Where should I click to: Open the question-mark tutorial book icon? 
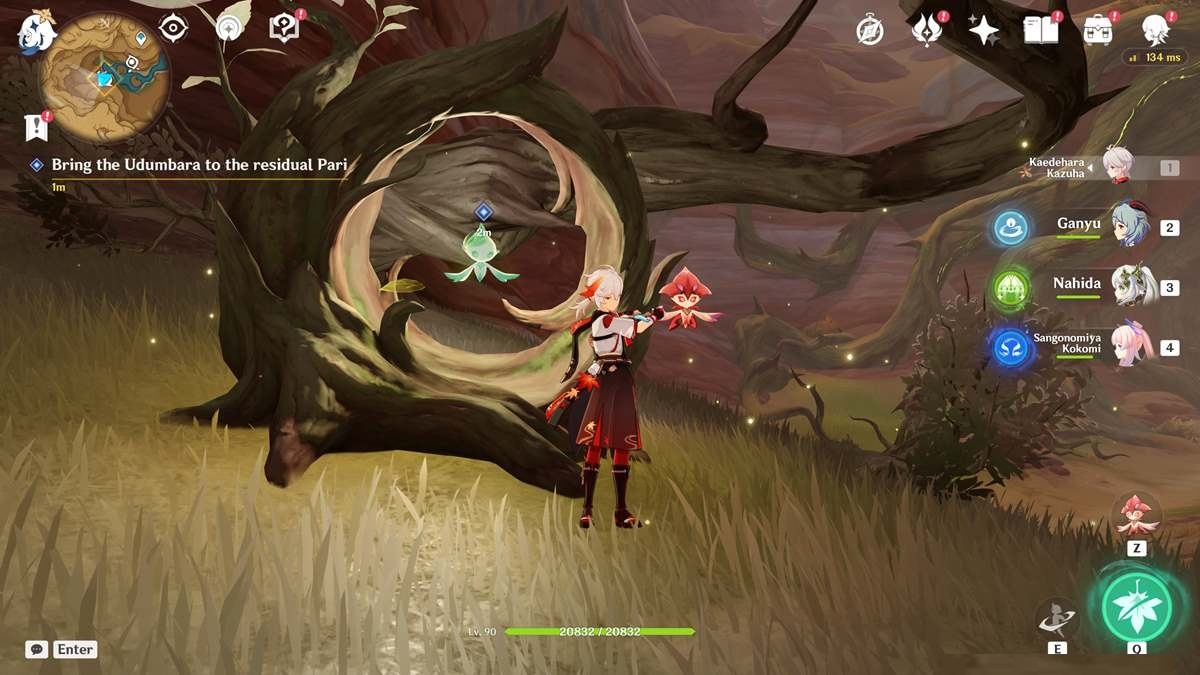(285, 28)
